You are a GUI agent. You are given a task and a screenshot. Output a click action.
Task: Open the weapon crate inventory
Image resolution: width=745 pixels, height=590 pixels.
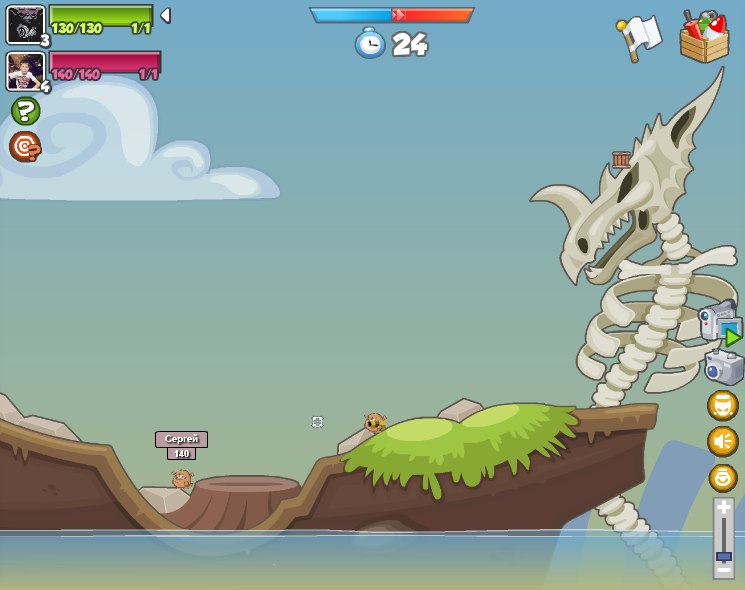point(704,37)
